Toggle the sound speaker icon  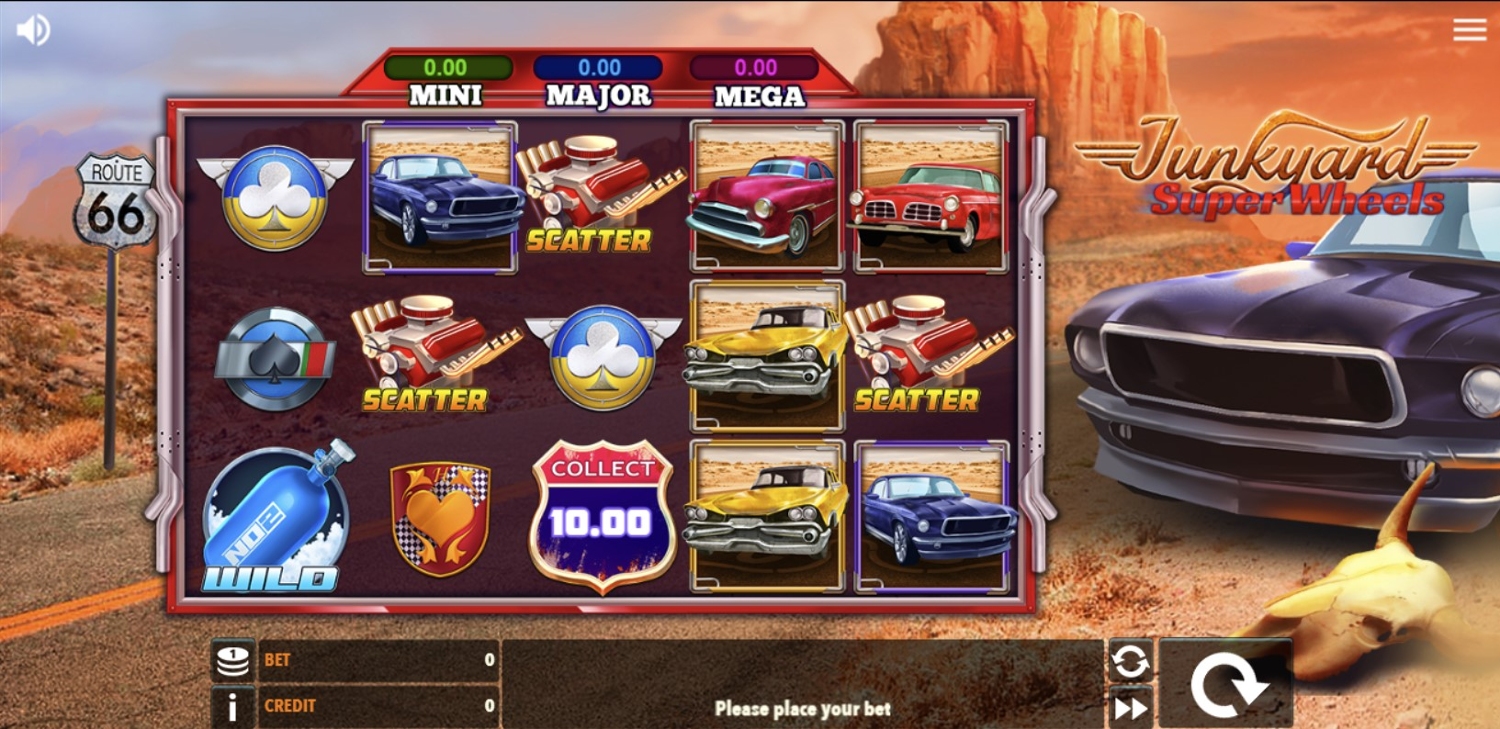32,30
